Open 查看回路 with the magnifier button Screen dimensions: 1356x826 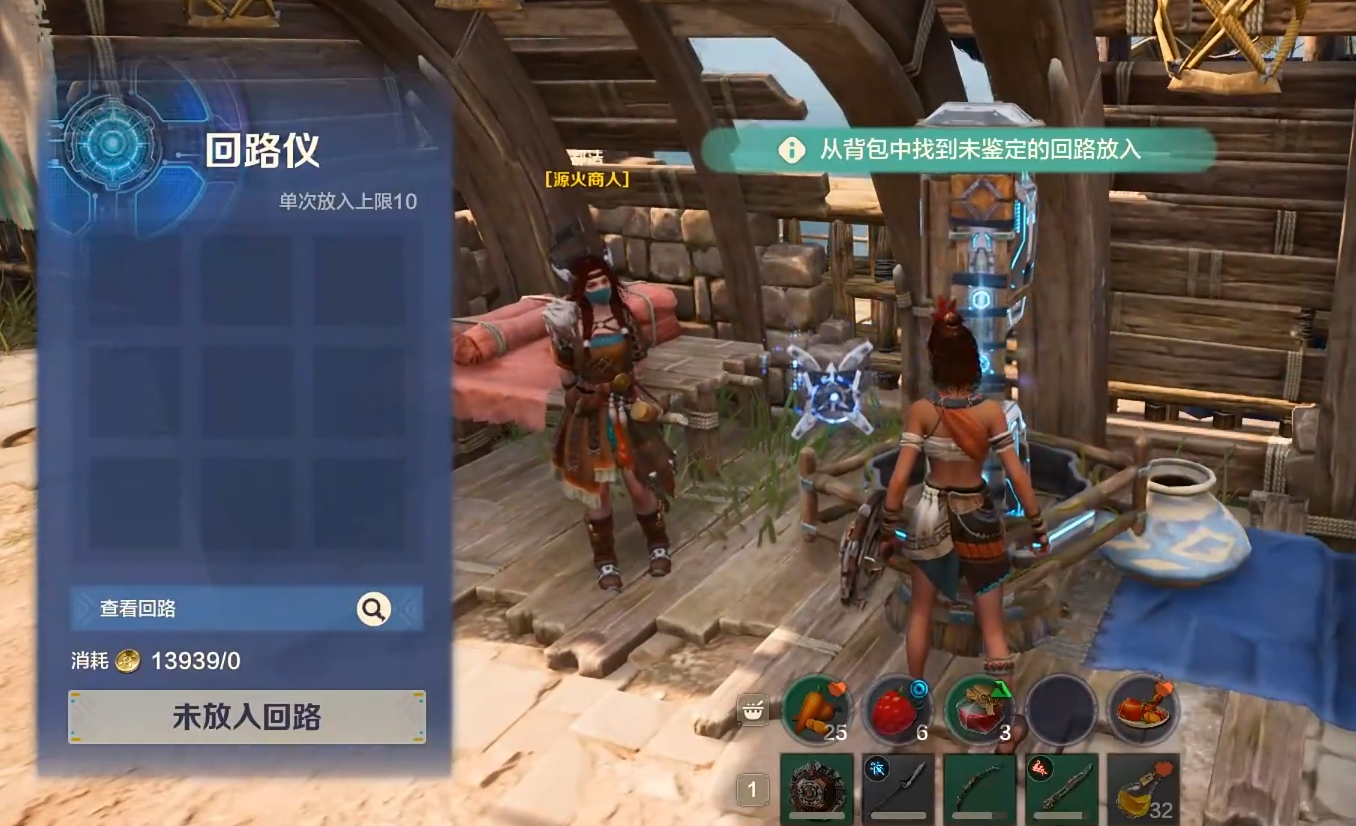tap(374, 608)
